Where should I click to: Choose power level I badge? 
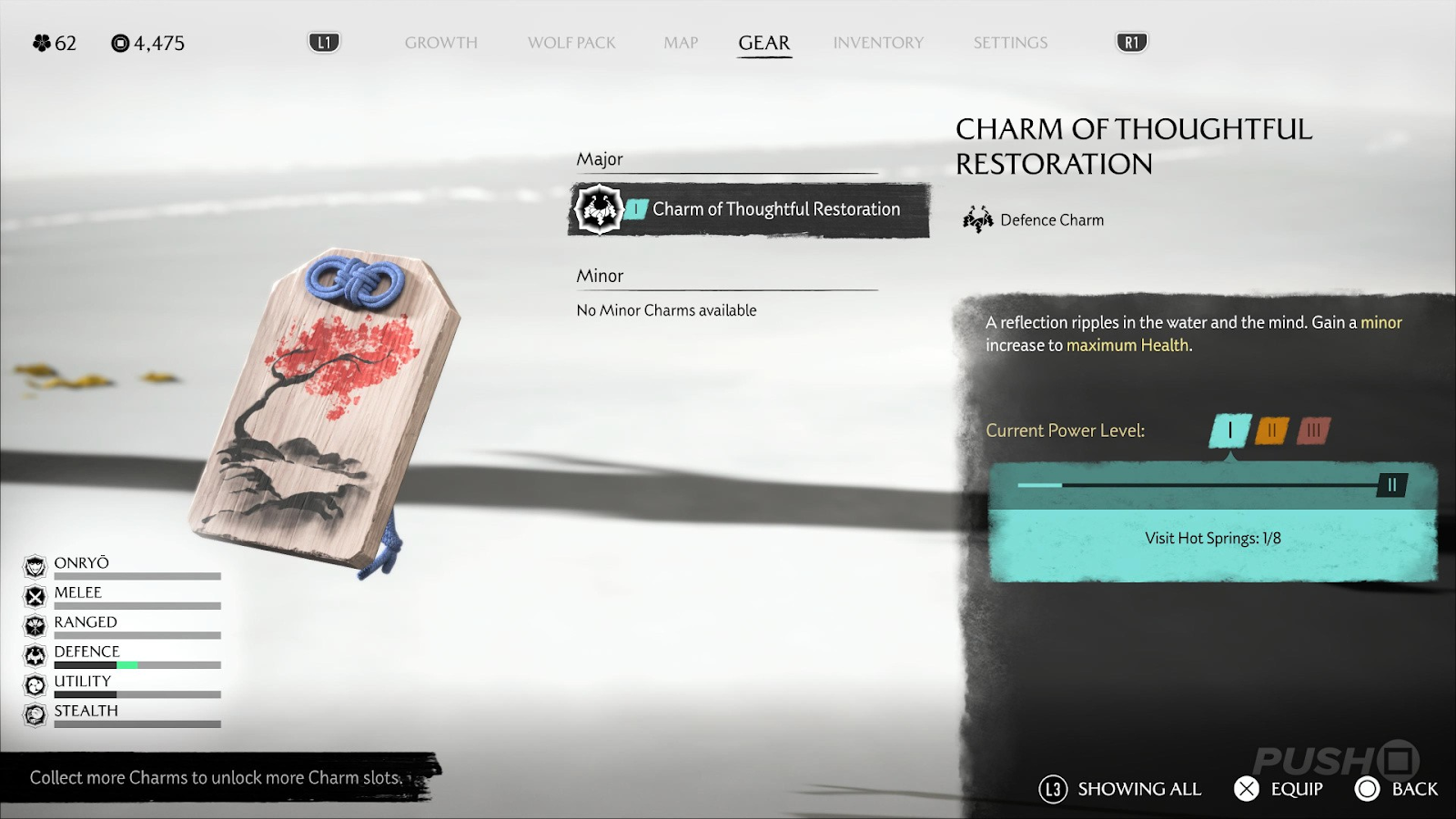(x=1230, y=430)
